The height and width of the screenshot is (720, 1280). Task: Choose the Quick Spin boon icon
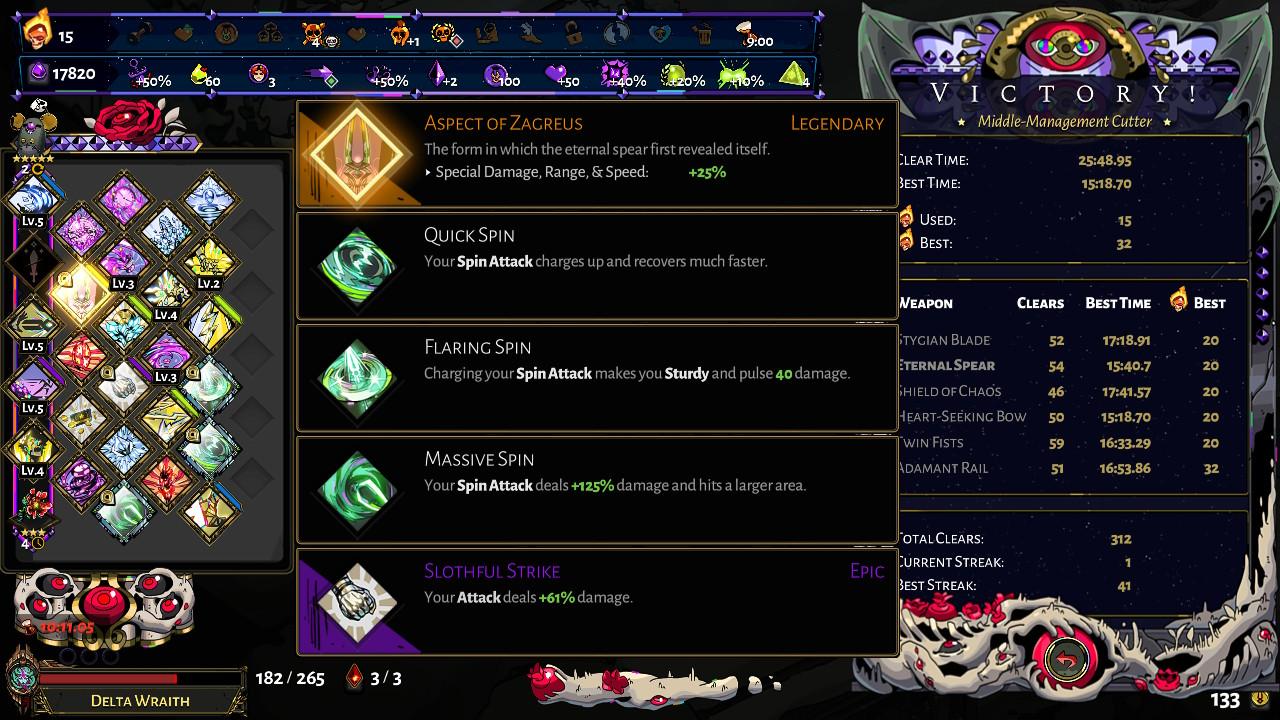pos(355,265)
